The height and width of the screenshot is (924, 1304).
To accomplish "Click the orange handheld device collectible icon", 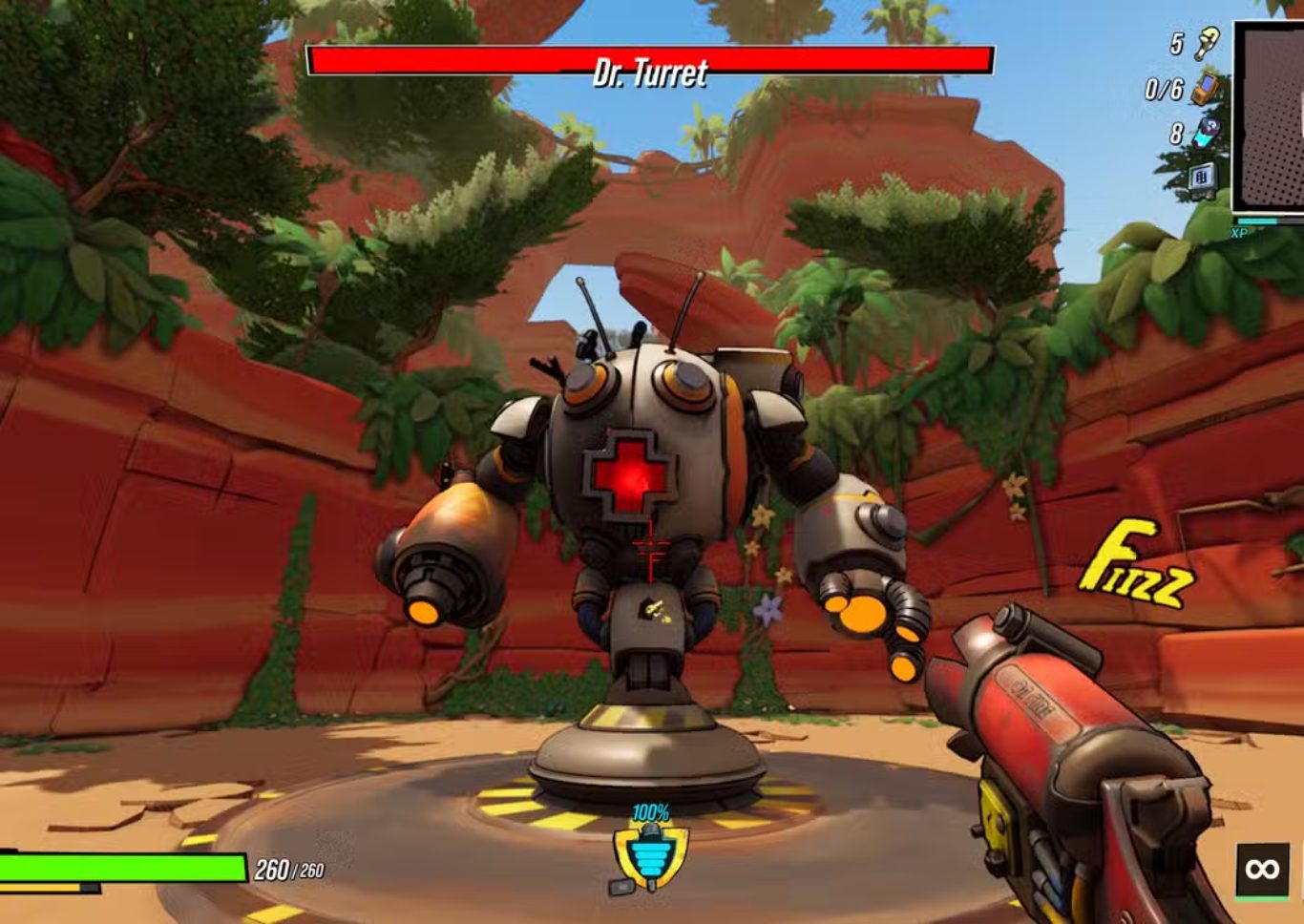I will pyautogui.click(x=1205, y=89).
